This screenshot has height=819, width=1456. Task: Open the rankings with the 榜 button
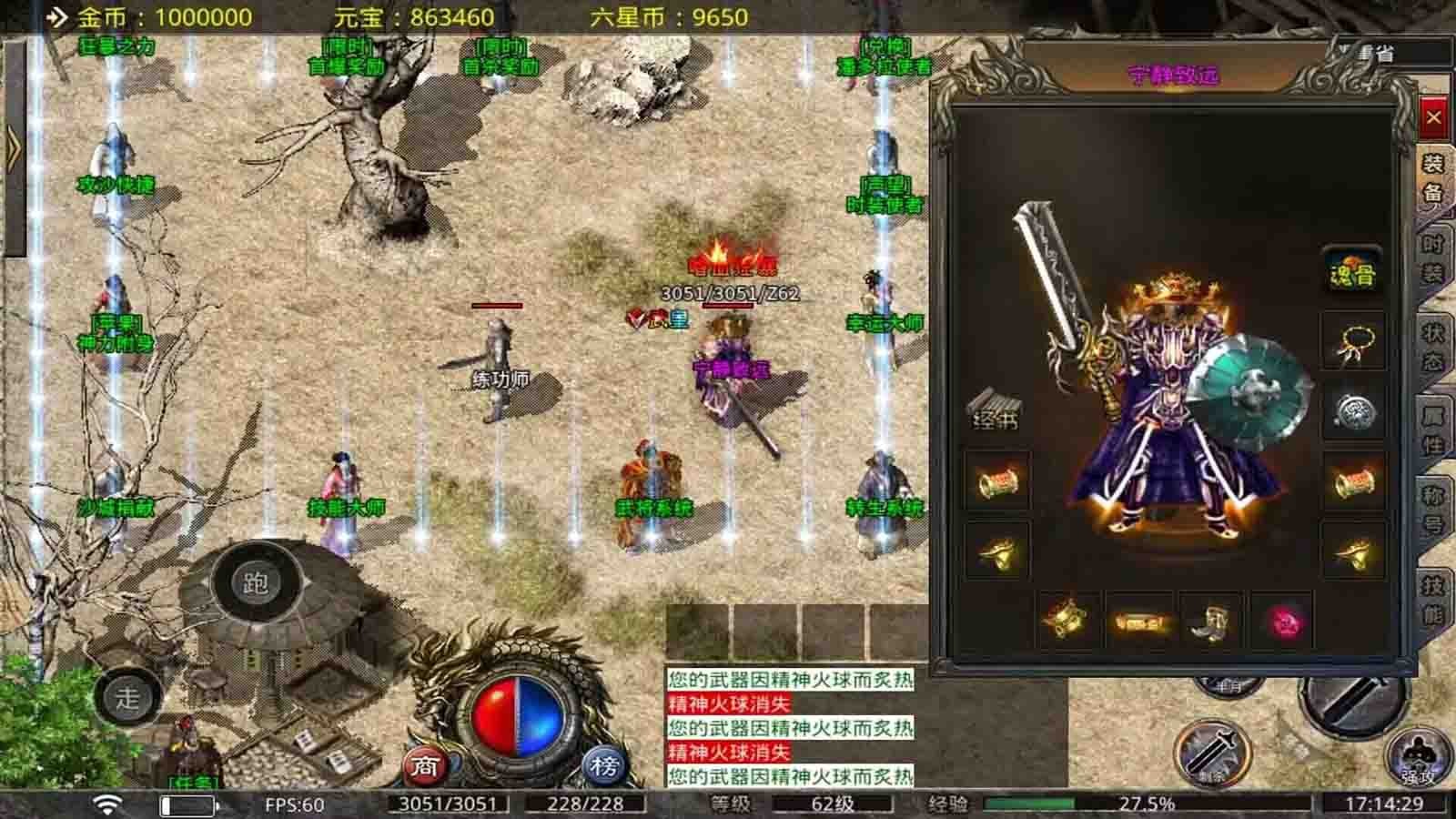tap(603, 766)
